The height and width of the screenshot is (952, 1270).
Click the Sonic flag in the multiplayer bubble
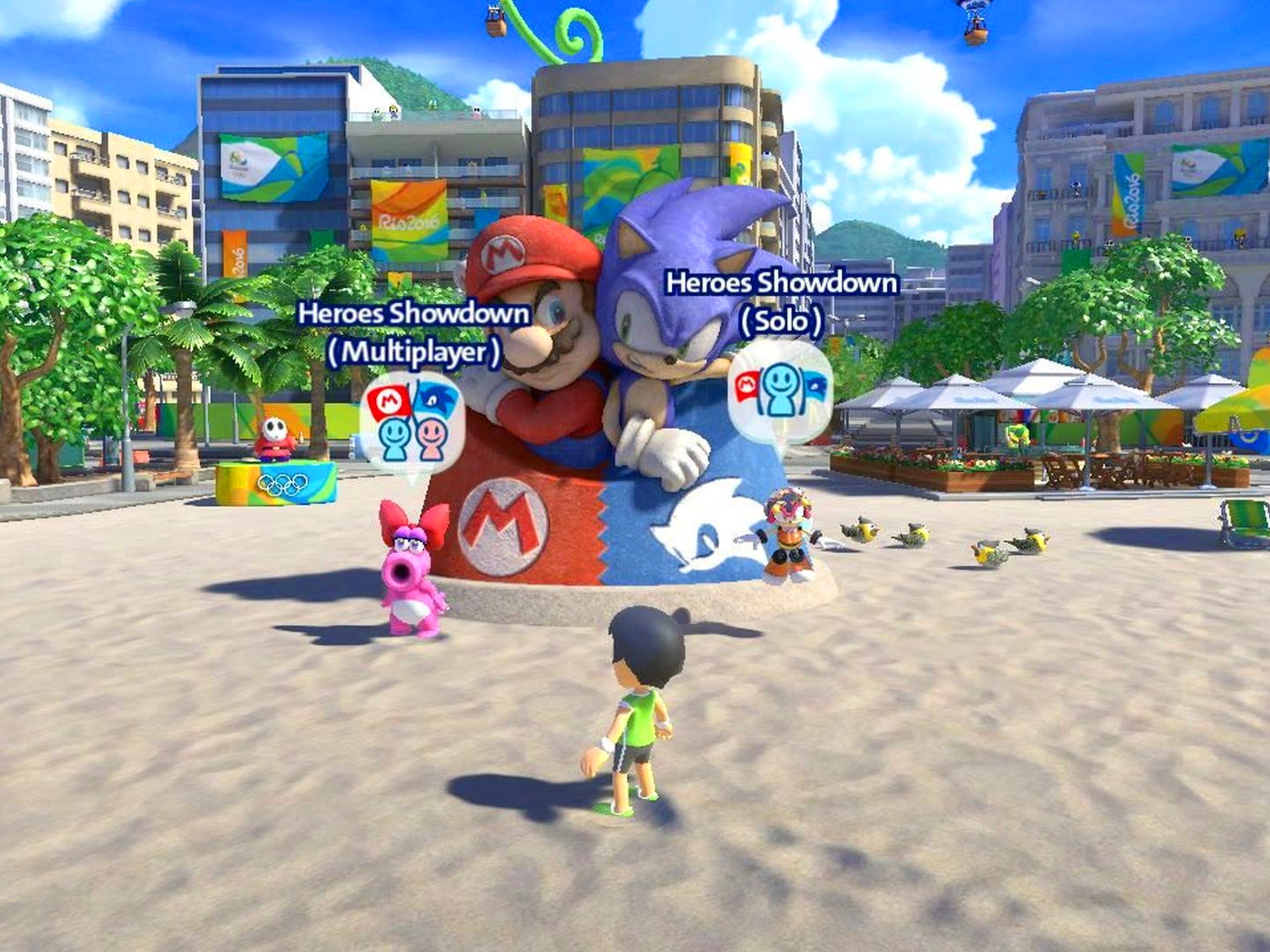tap(435, 400)
